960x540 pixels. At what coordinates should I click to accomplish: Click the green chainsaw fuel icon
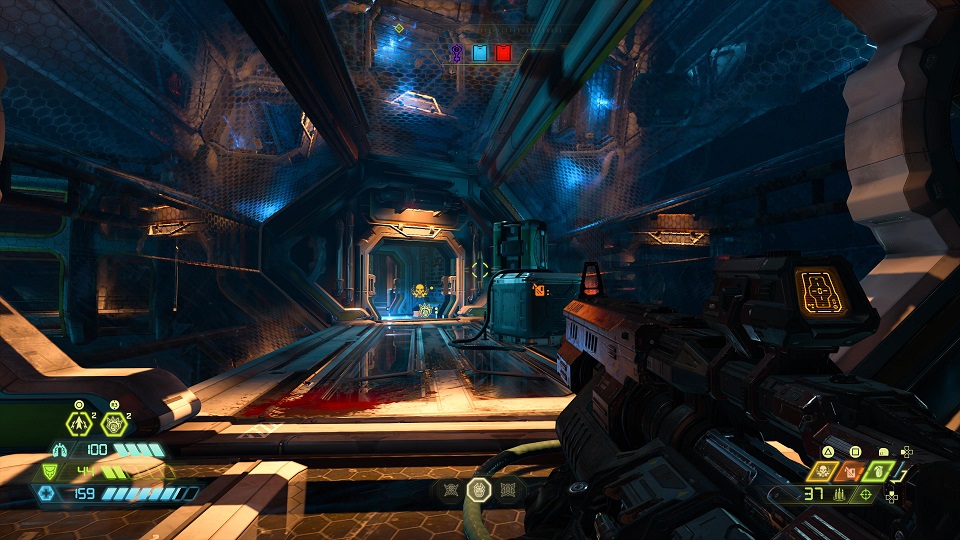879,469
